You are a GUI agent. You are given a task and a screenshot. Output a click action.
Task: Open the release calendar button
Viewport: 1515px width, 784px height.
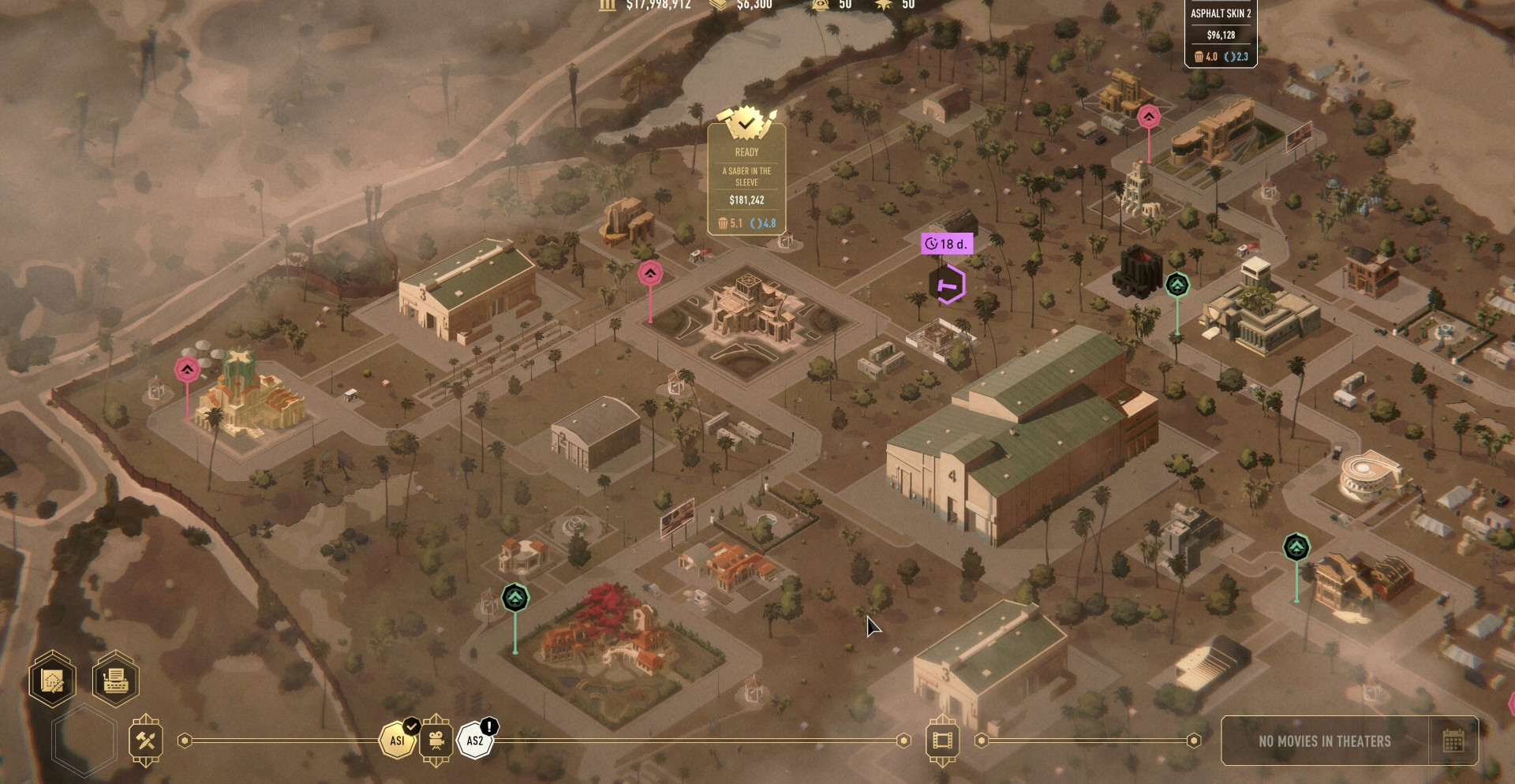pos(1453,741)
